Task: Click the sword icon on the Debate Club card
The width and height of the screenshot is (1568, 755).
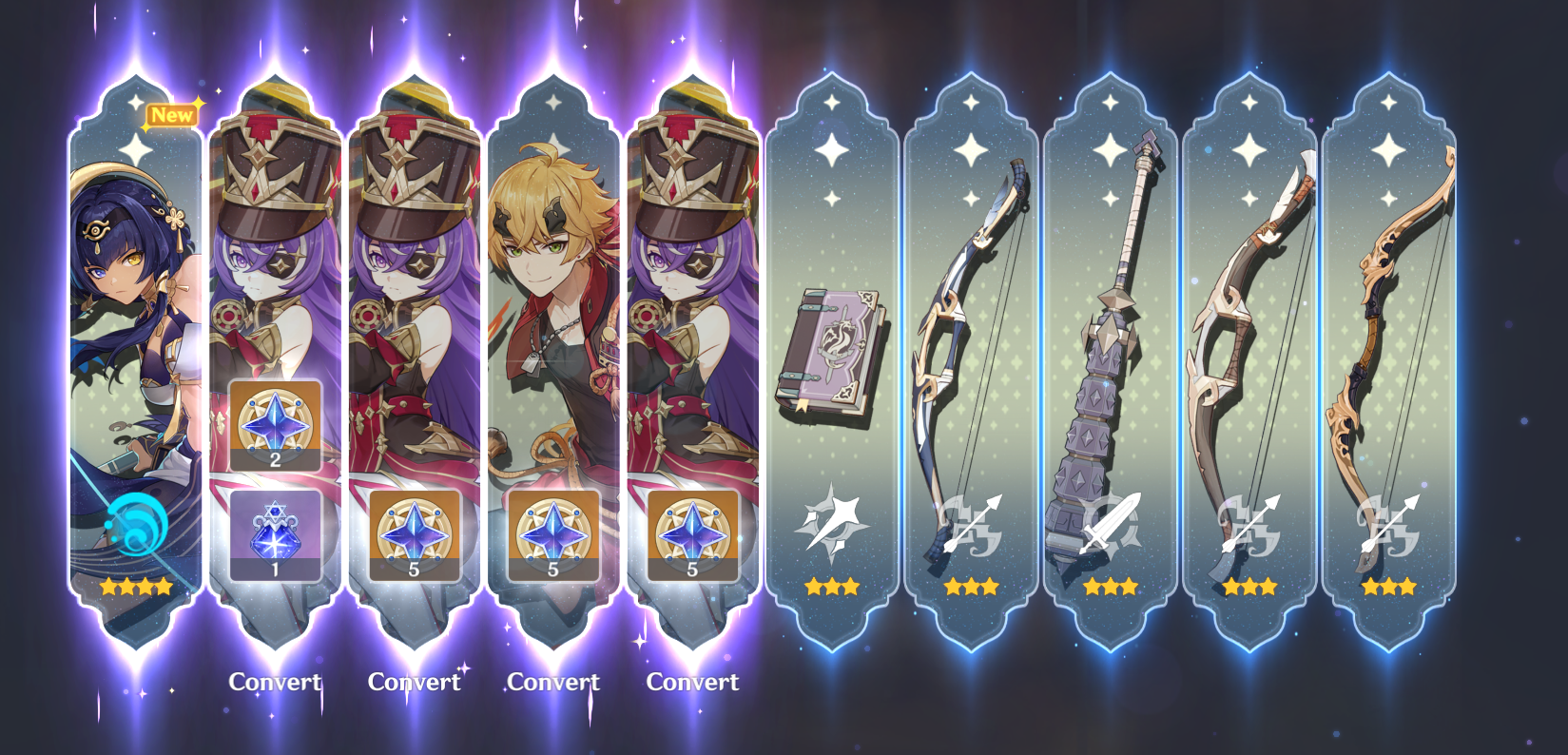Action: pos(1108,521)
